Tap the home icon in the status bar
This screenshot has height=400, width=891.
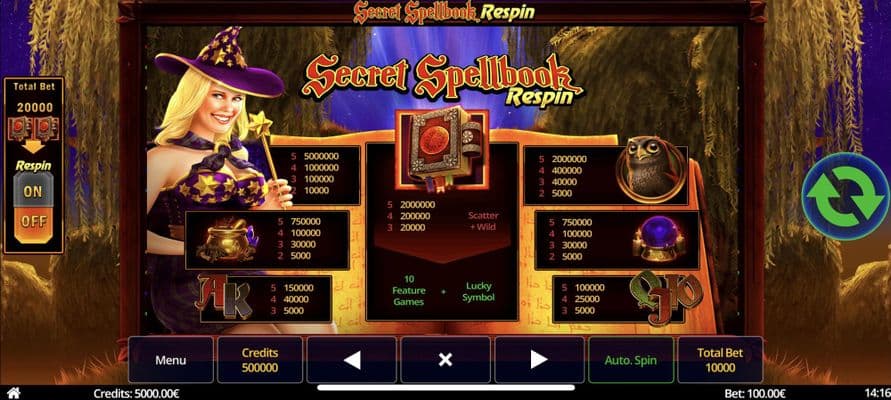12,393
